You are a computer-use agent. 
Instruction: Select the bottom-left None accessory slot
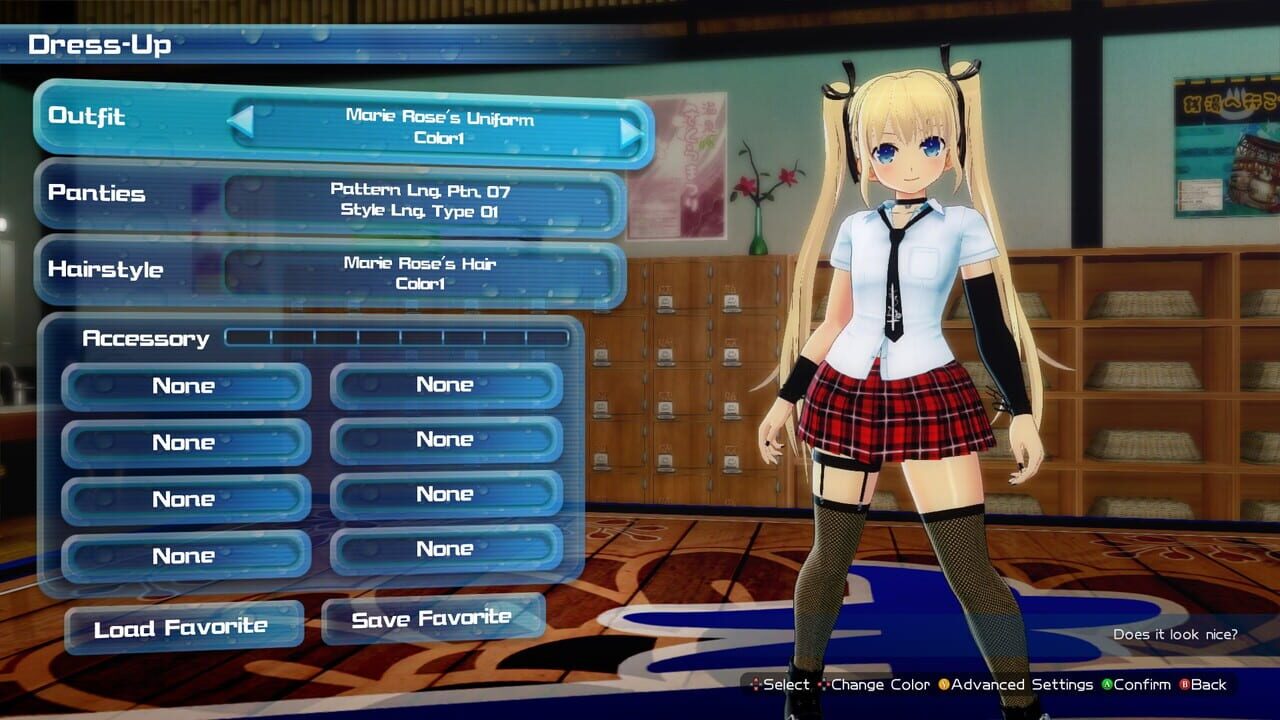(x=185, y=555)
